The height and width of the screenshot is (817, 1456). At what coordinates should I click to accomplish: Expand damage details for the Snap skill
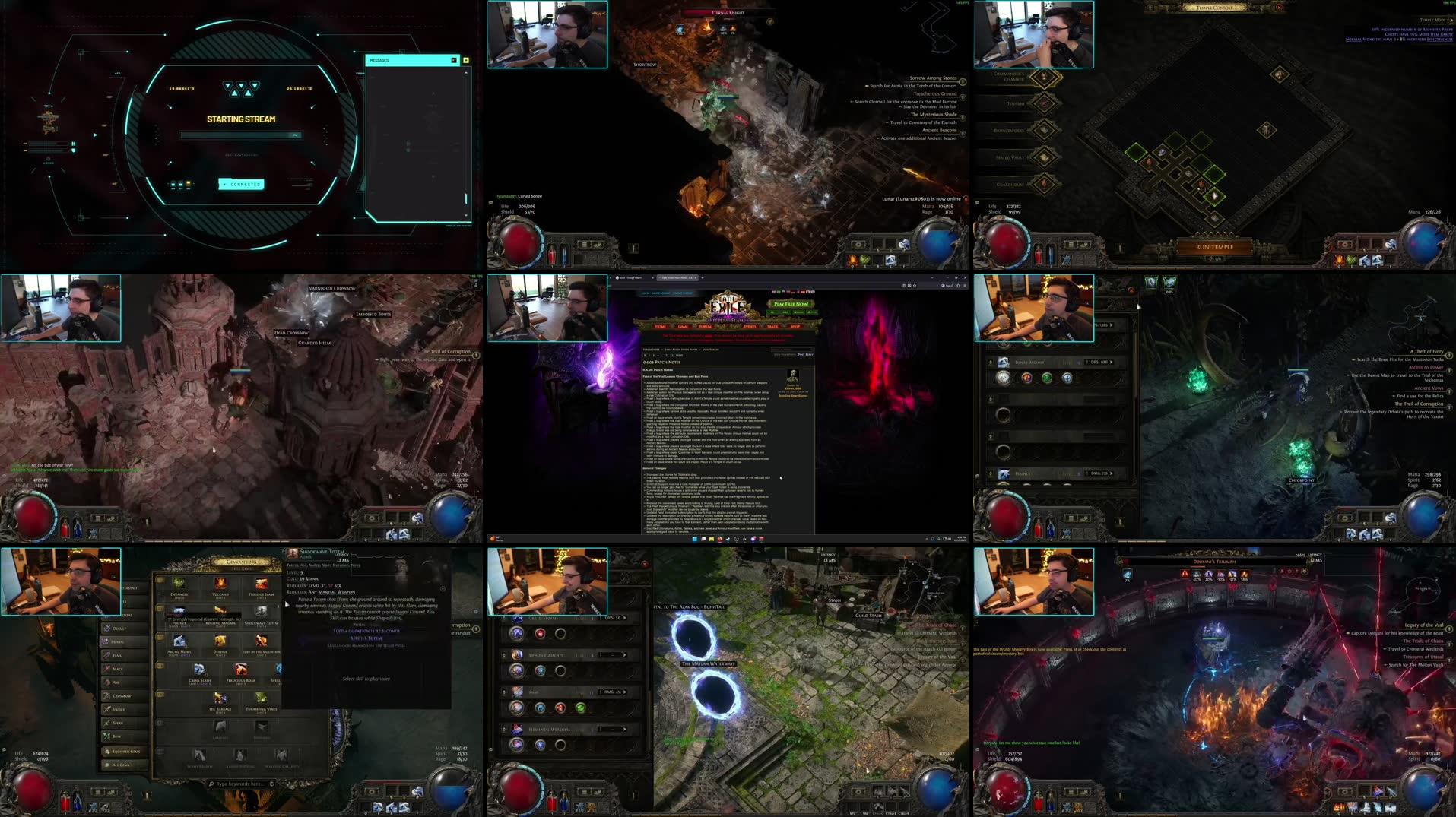pyautogui.click(x=624, y=692)
